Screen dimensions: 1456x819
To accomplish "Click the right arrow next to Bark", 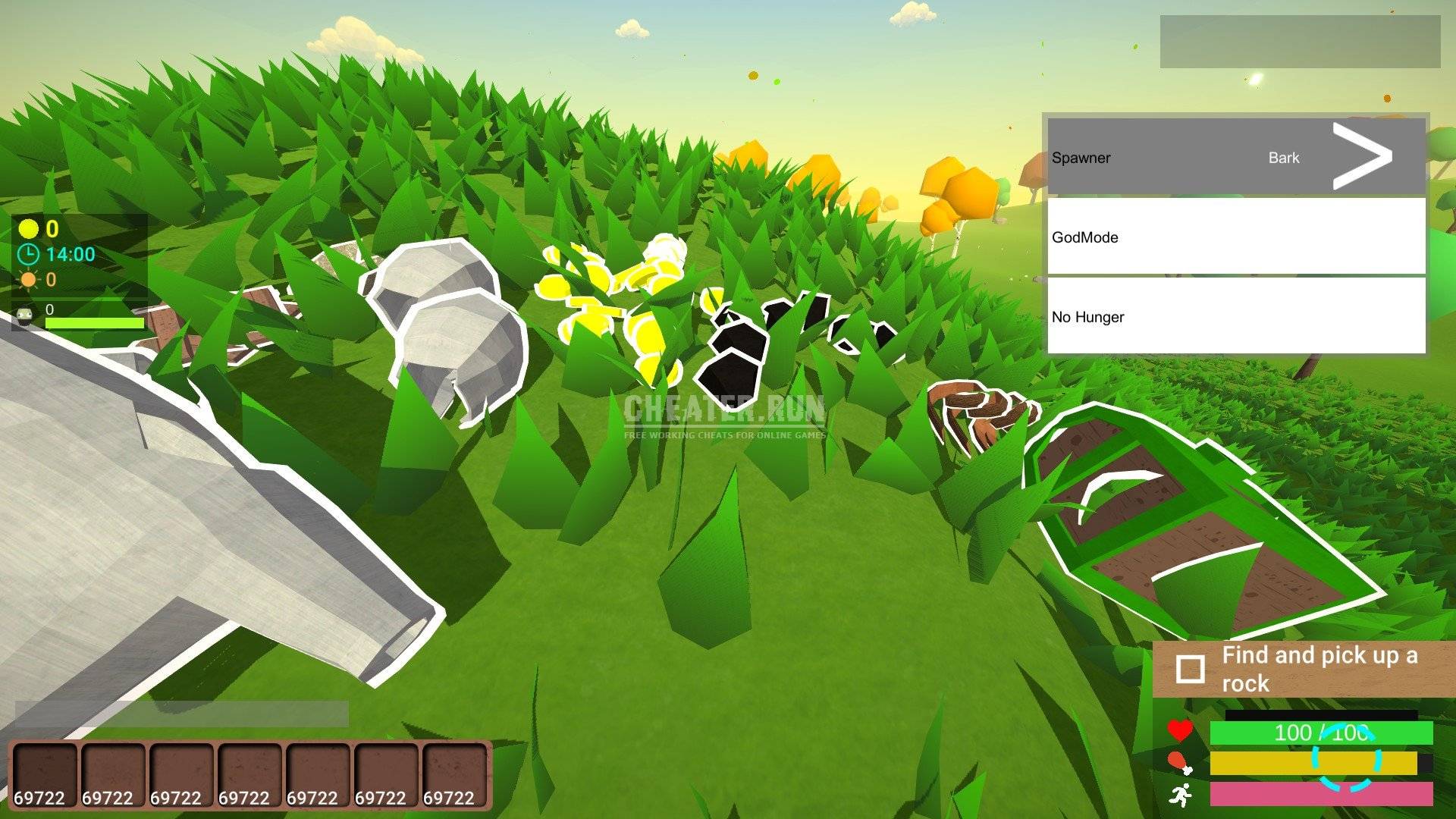I will (1362, 155).
